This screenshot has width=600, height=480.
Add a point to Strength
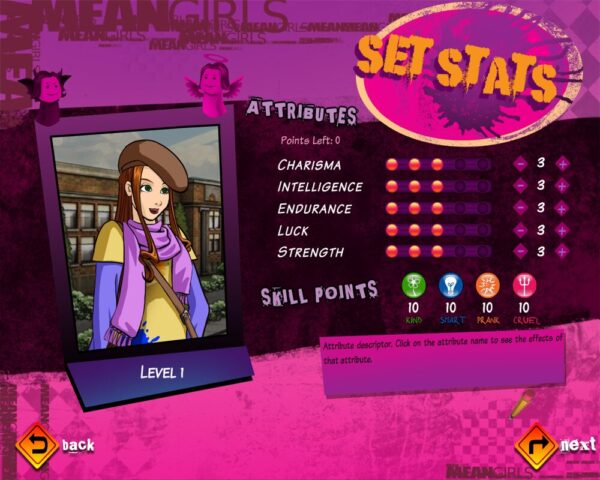(x=562, y=252)
